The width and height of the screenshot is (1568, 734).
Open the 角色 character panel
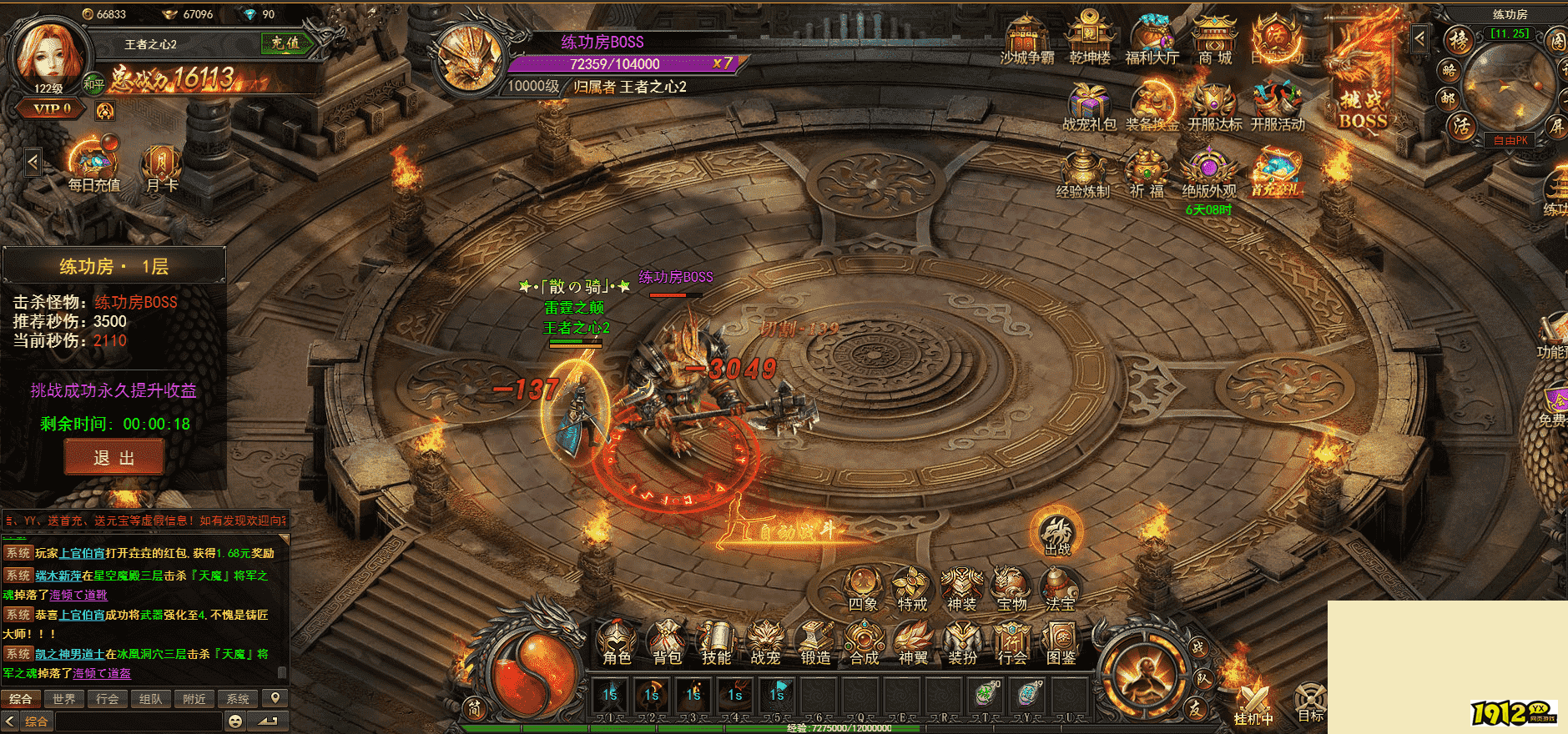tap(618, 642)
